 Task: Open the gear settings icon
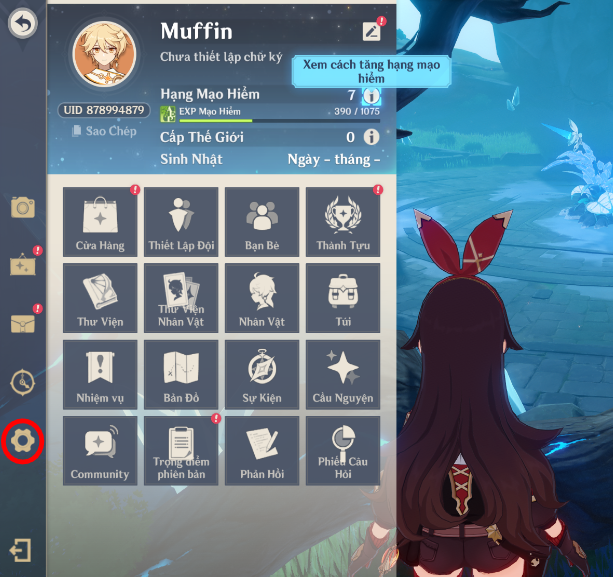(x=22, y=441)
